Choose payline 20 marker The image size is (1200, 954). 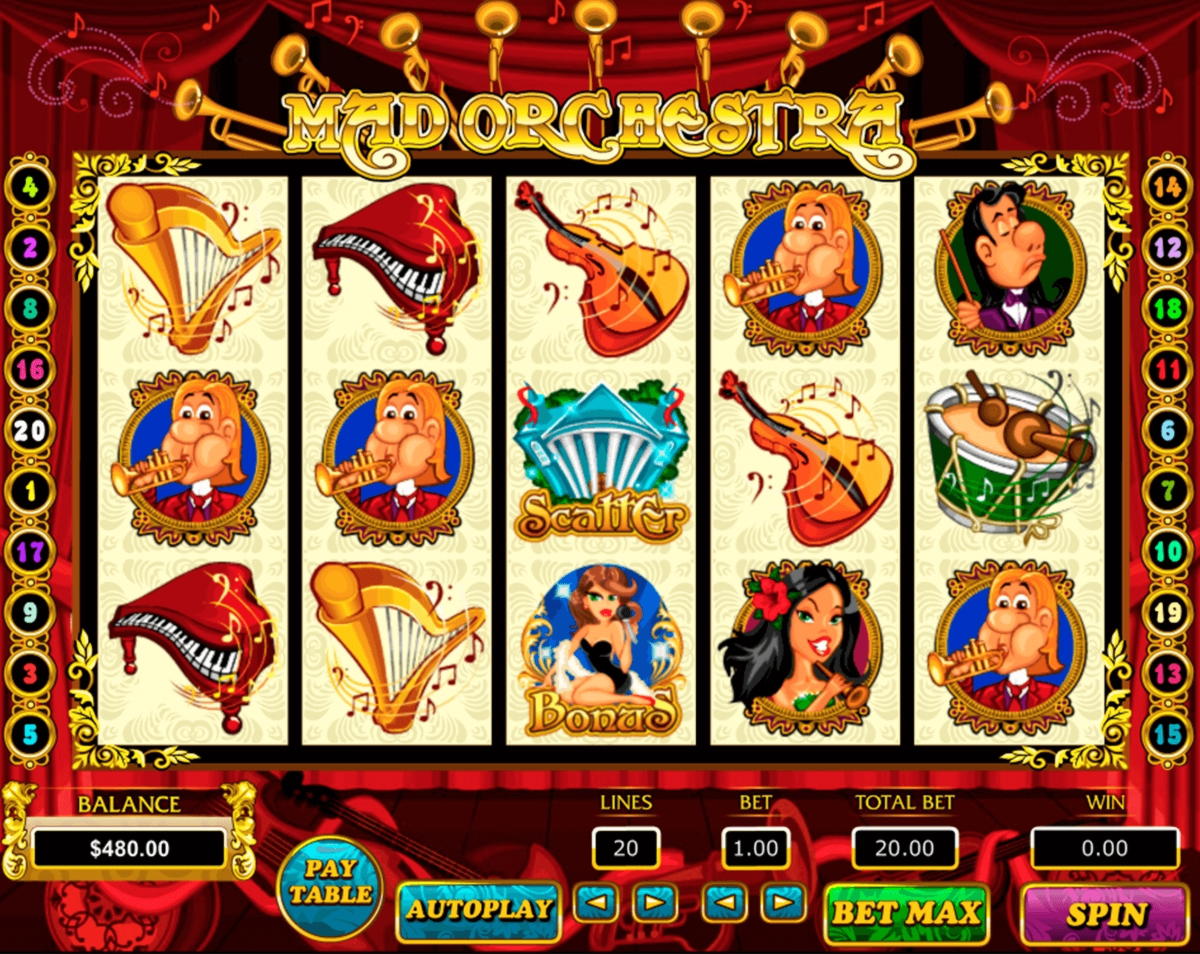tap(31, 431)
